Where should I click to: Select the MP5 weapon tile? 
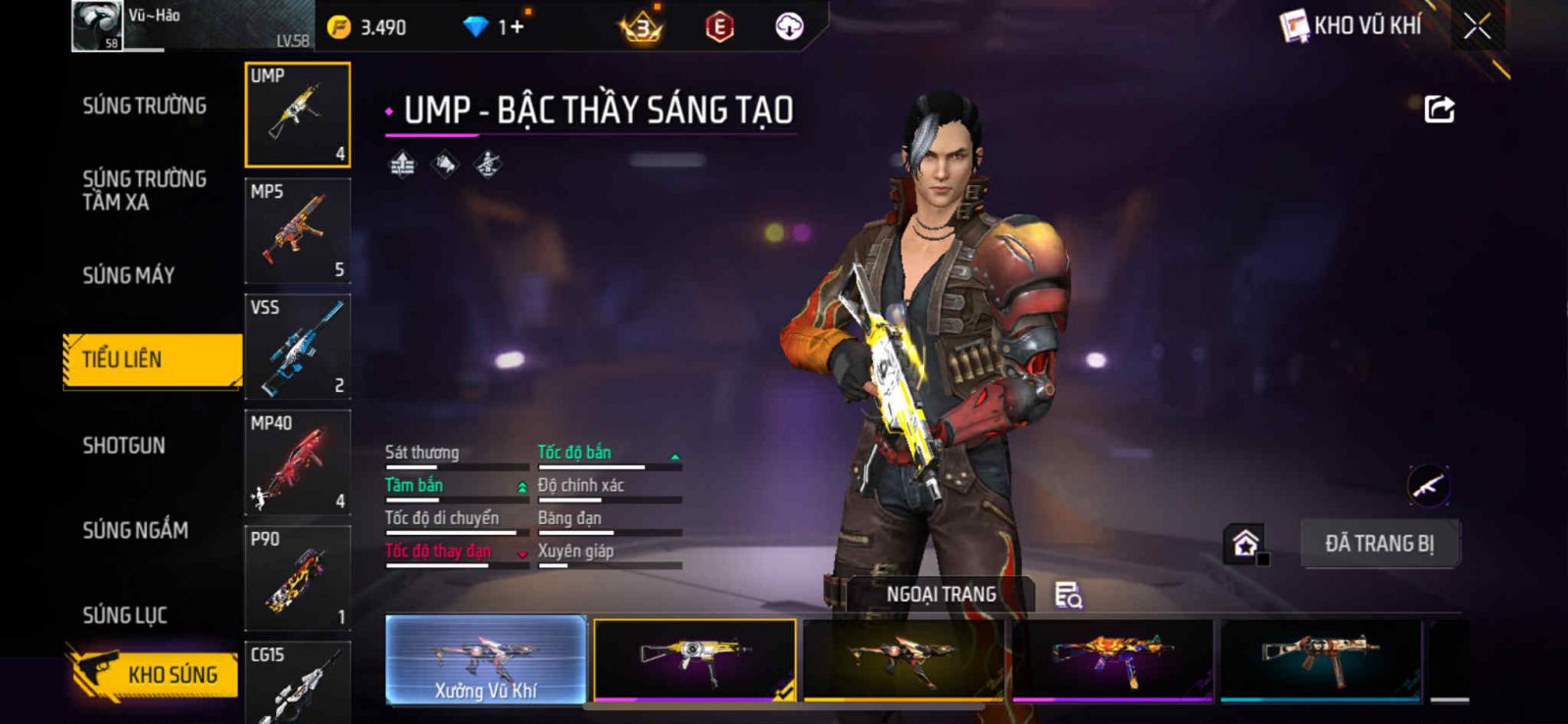(297, 230)
